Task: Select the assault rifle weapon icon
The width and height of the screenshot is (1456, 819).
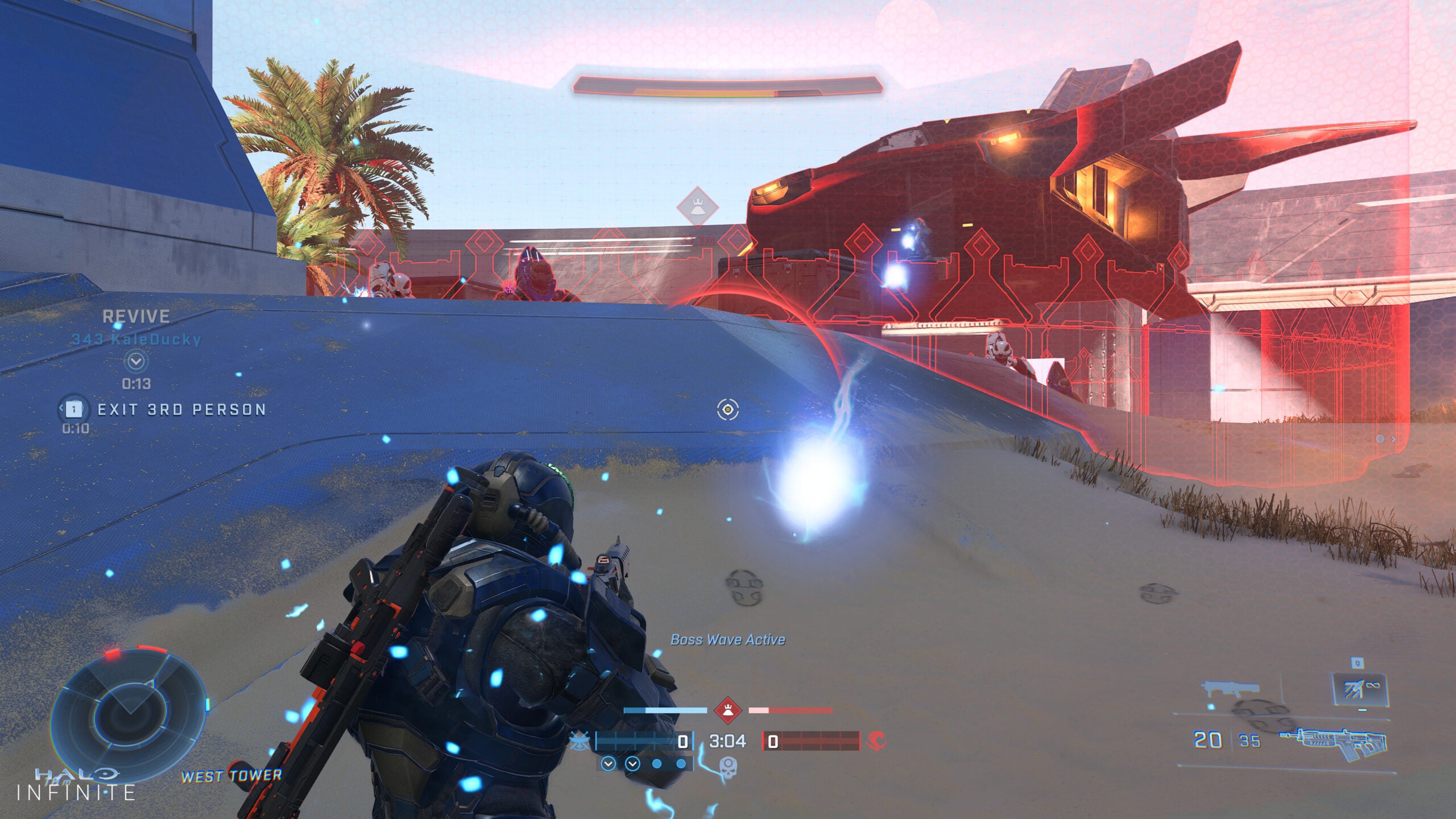Action: coord(1334,742)
